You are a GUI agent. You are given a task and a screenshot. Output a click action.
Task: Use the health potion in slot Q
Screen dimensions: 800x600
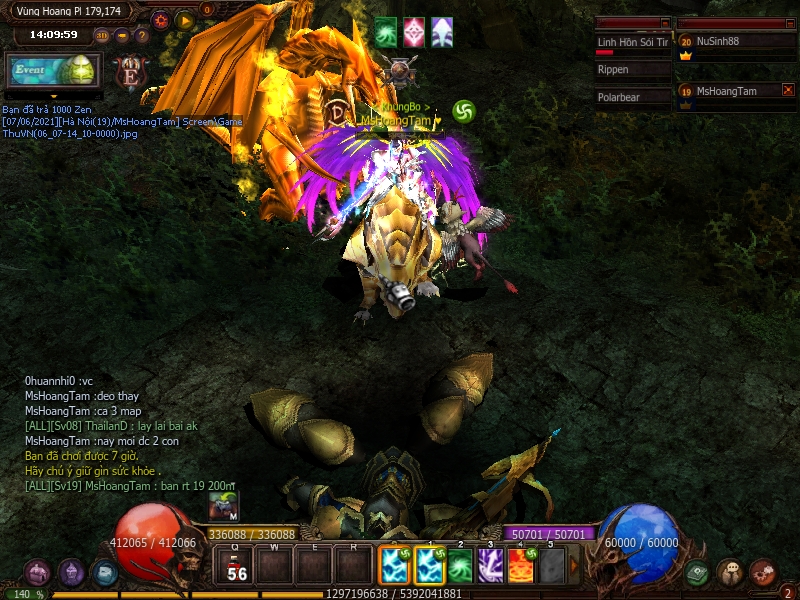[236, 566]
